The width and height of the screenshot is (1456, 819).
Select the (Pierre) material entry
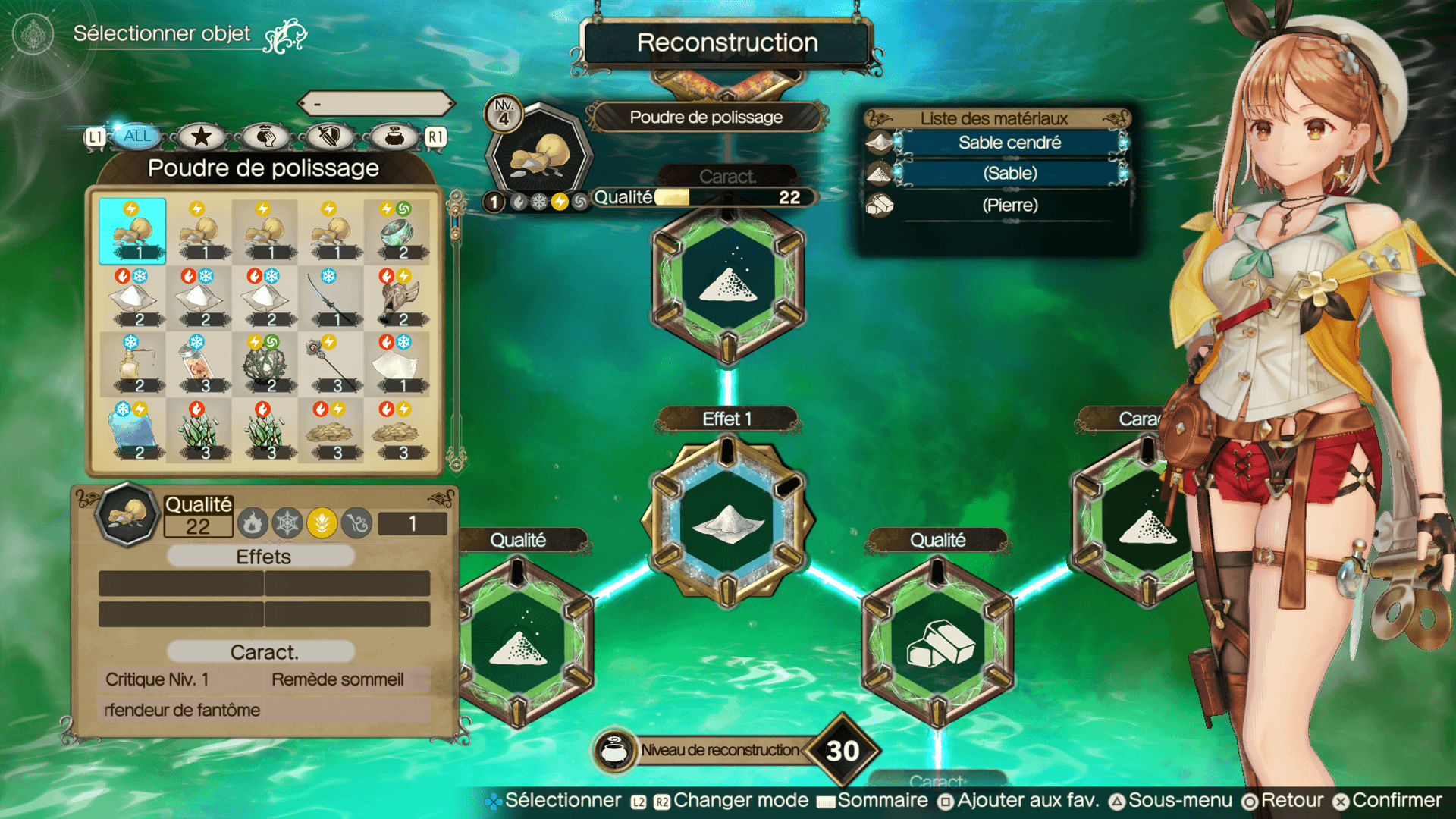pos(1009,206)
